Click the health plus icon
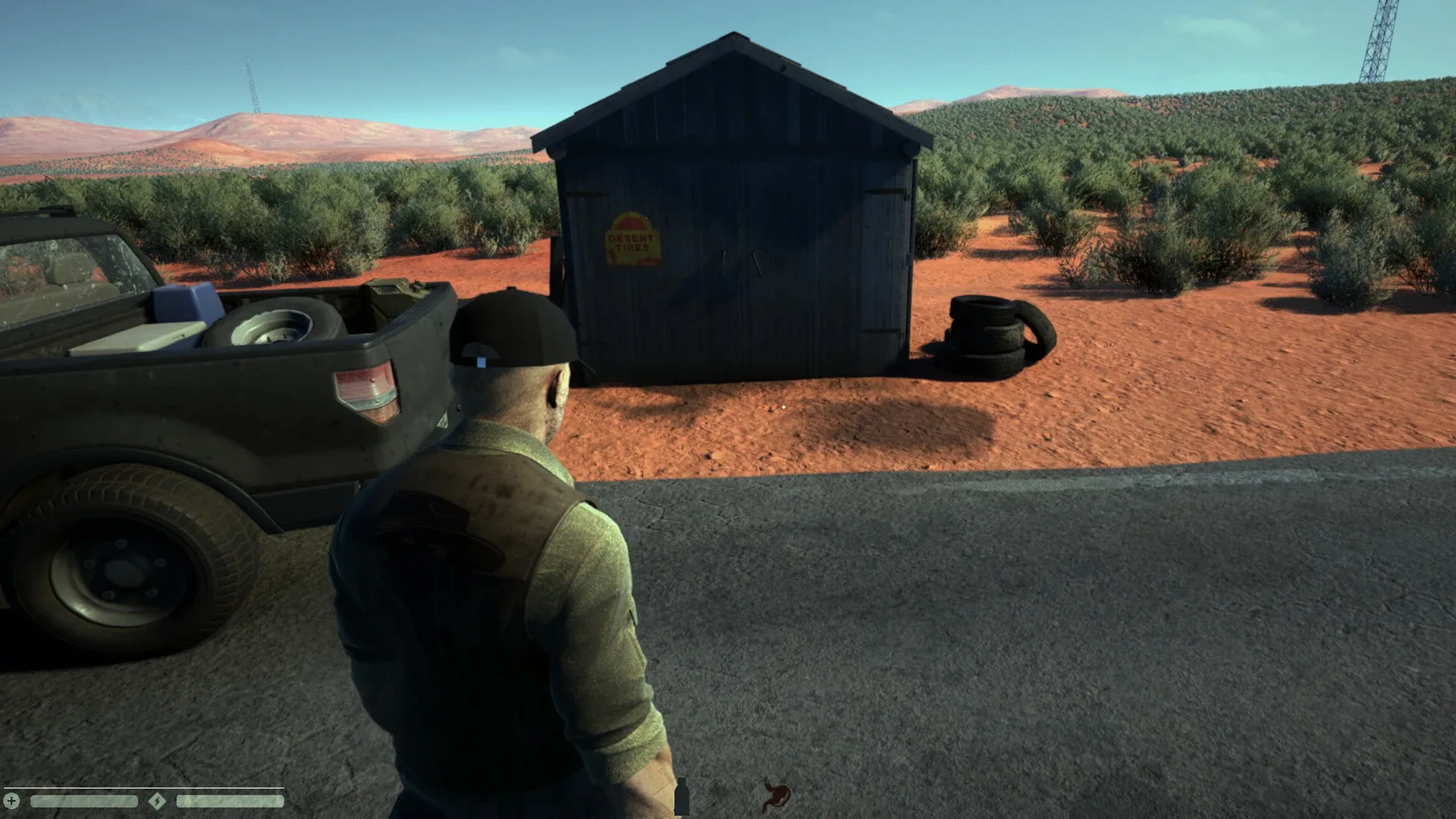Screen dimensions: 1456x819 (x=11, y=802)
